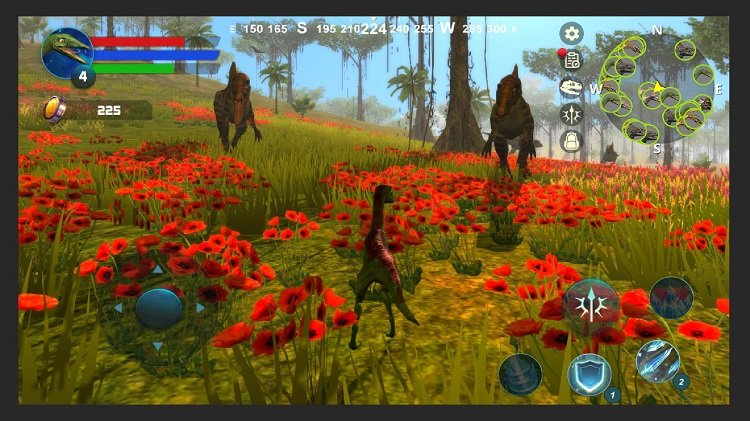Trigger the dark tornado ability
Viewport: 750px width, 421px height.
tap(520, 374)
